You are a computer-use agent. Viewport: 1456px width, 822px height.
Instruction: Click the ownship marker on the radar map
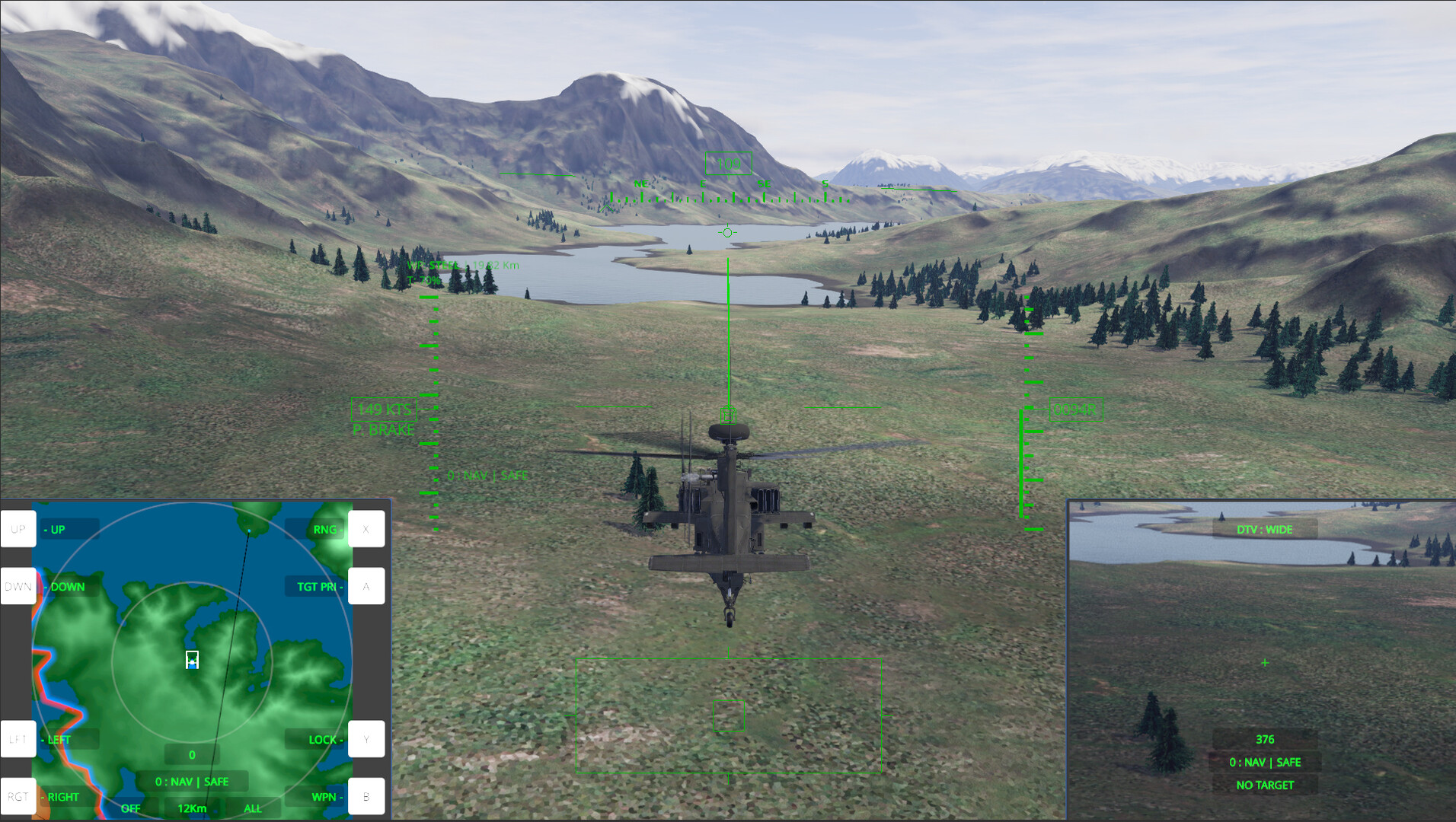pos(191,661)
